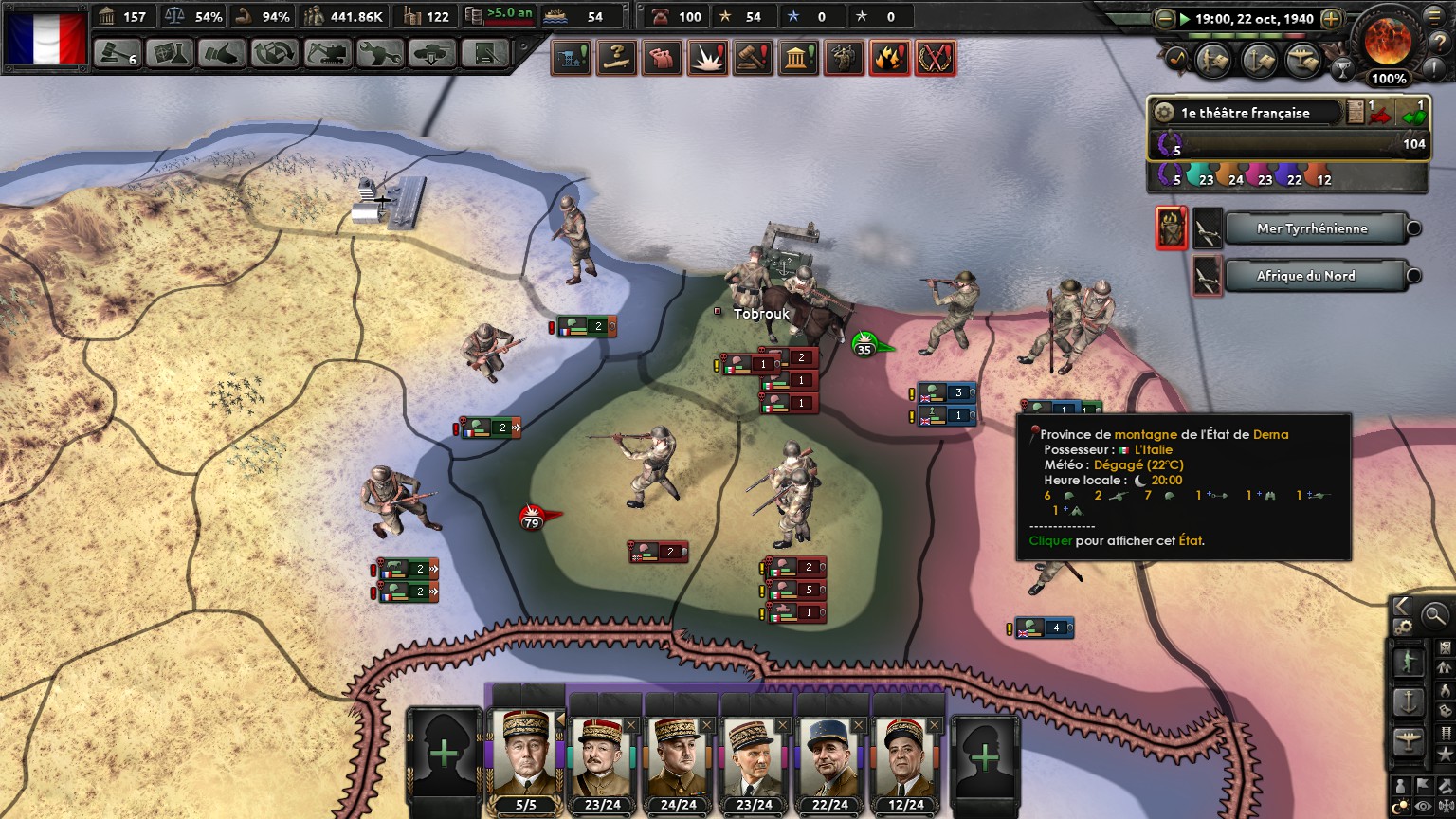1456x819 pixels.
Task: Open the production screen with wrench icon
Action: (x=379, y=53)
